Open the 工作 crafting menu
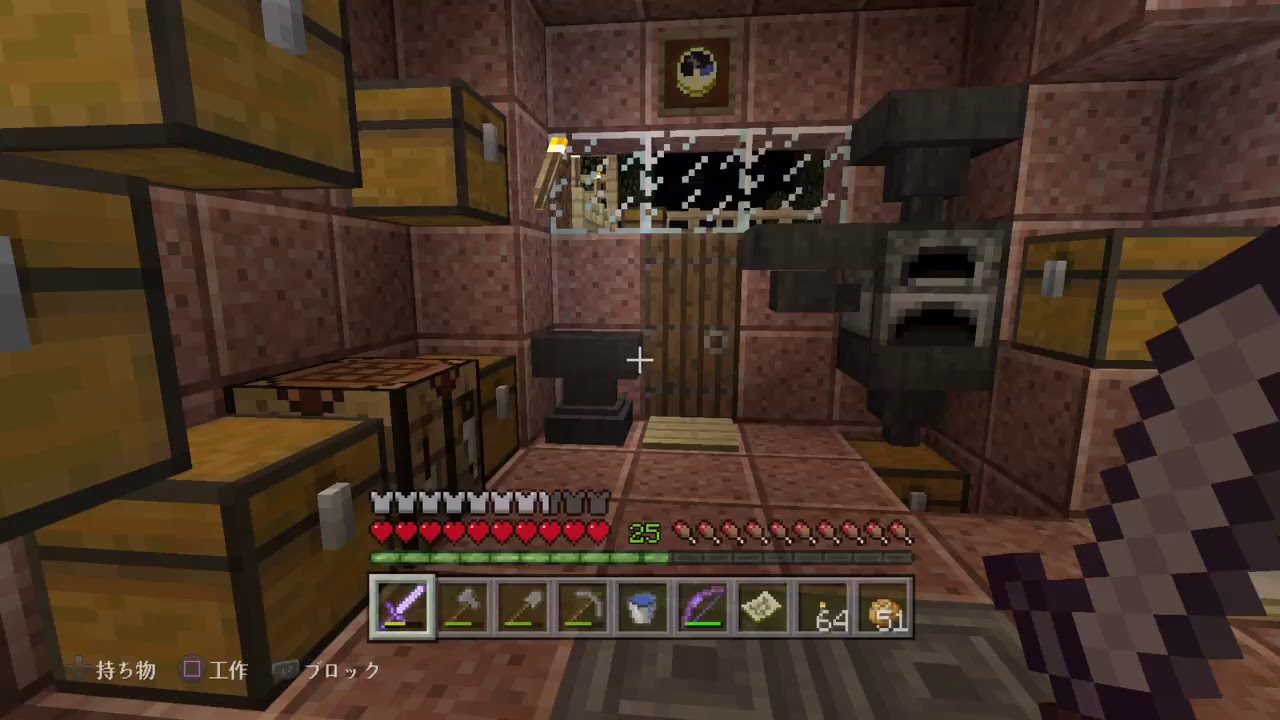This screenshot has height=720, width=1280. 231,671
